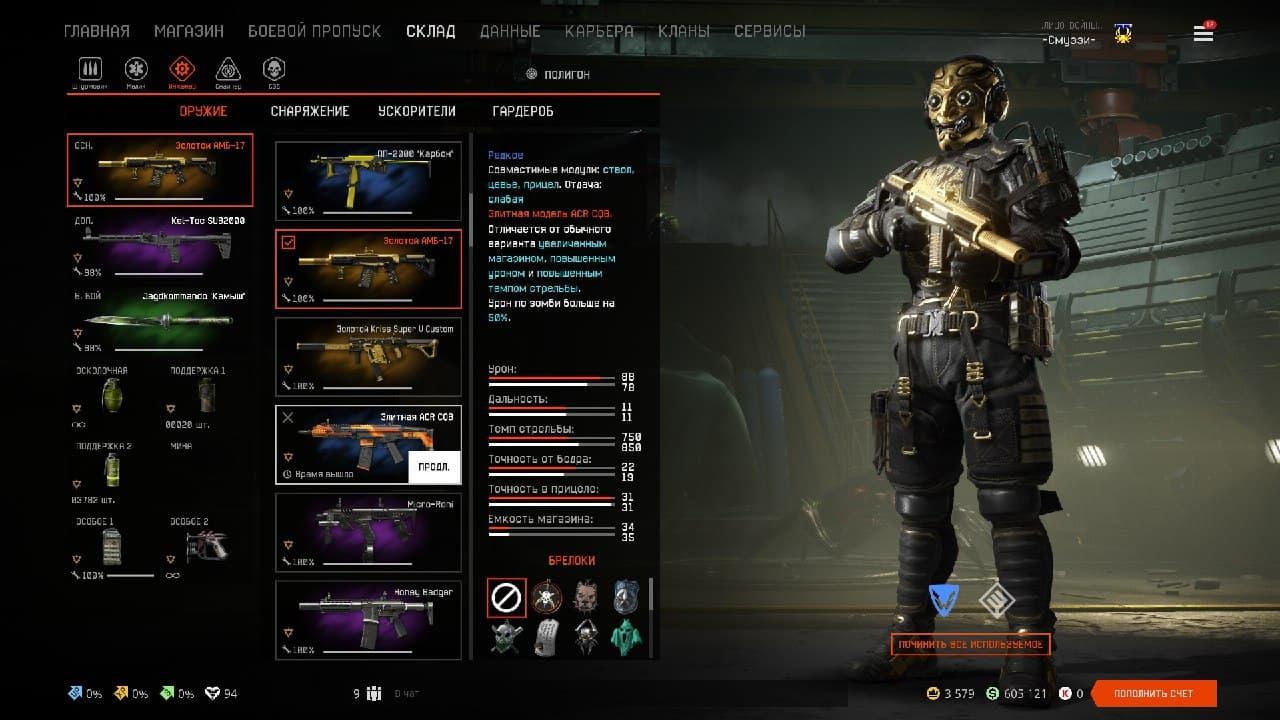The image size is (1280, 720).
Task: Switch to the Гардероб tab
Action: (x=523, y=111)
